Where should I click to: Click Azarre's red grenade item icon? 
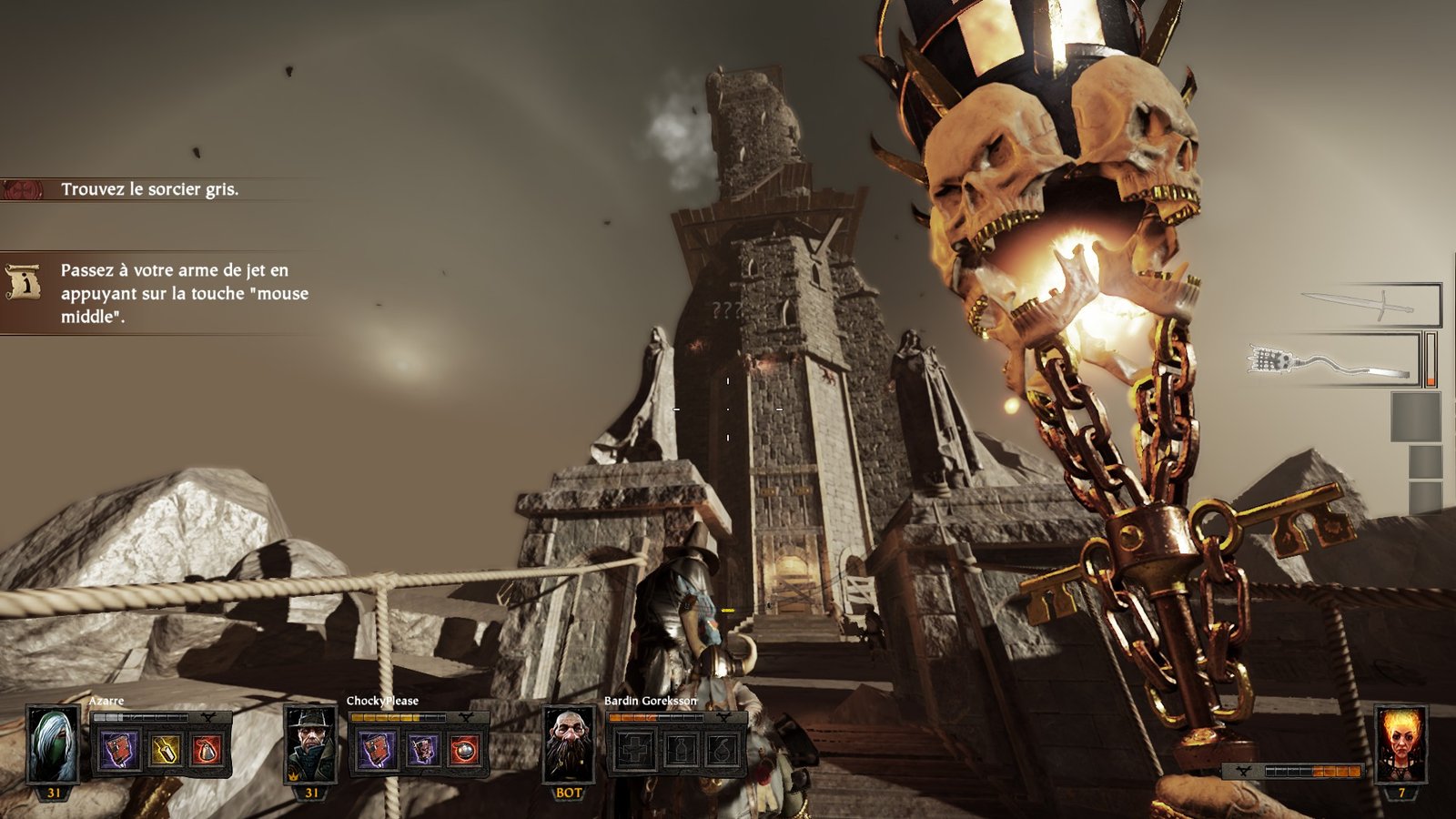tap(208, 751)
